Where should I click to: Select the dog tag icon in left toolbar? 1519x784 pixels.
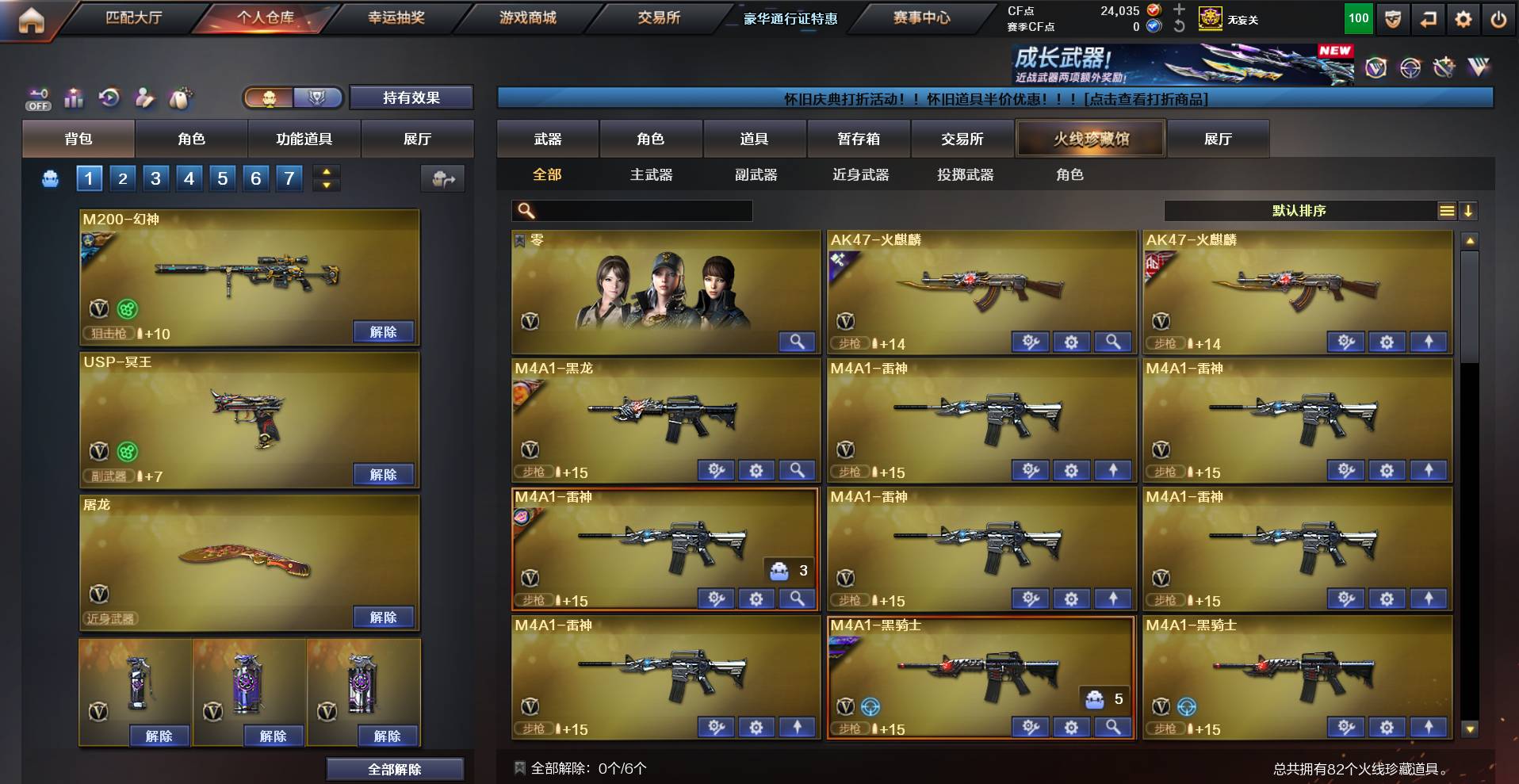181,97
